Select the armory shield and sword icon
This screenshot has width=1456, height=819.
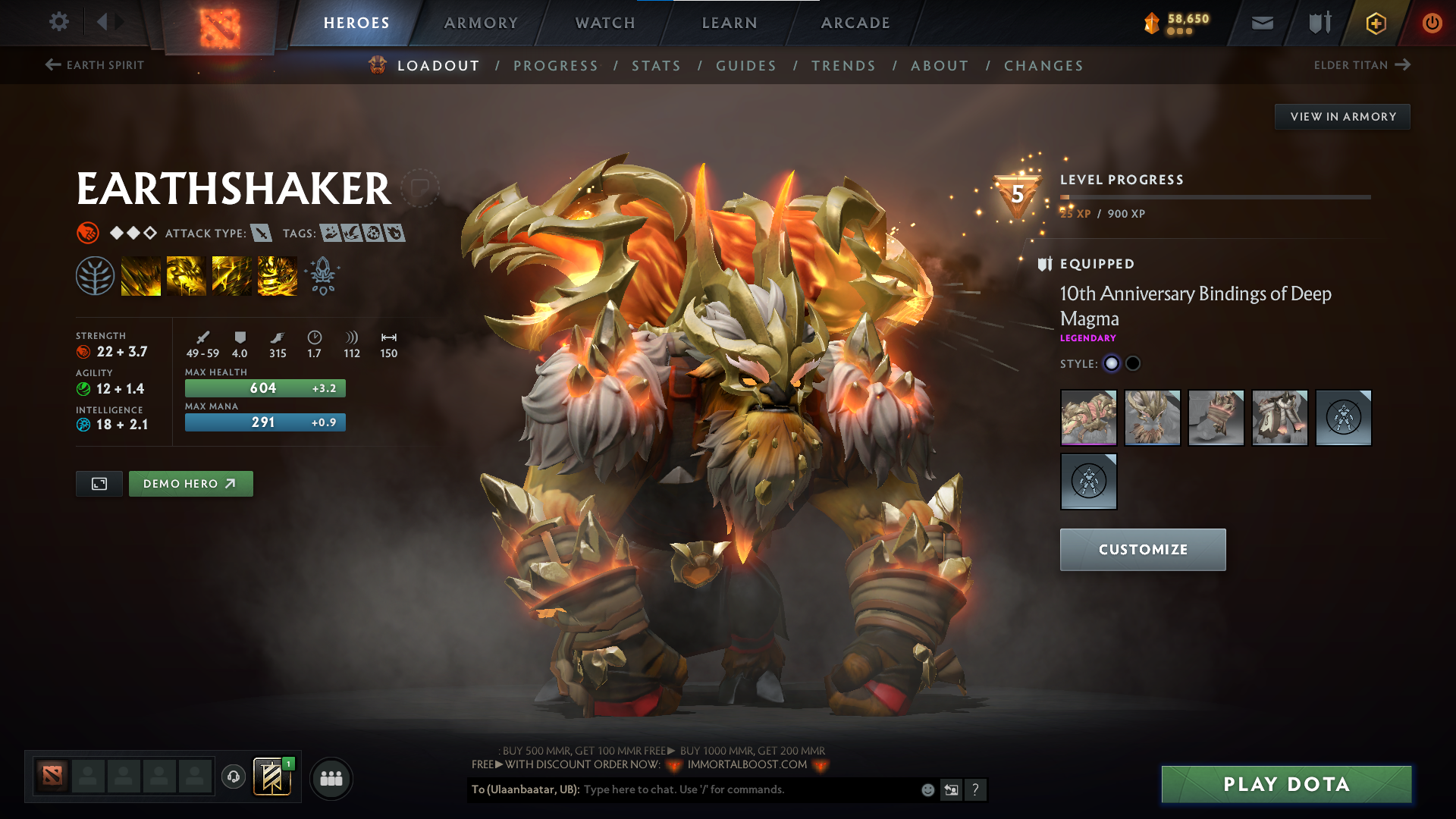[x=1318, y=23]
